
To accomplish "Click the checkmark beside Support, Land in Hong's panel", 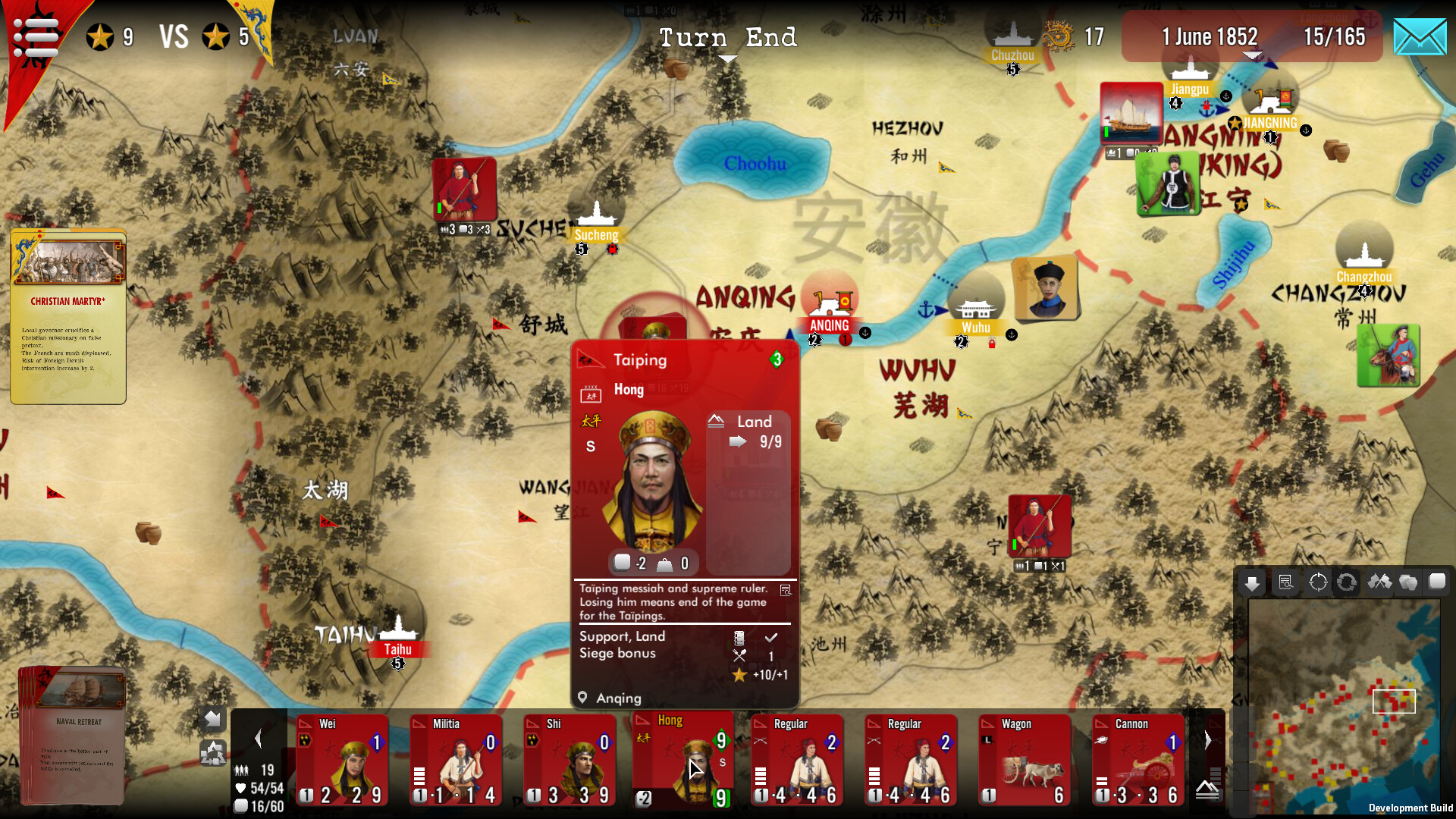I will point(772,637).
